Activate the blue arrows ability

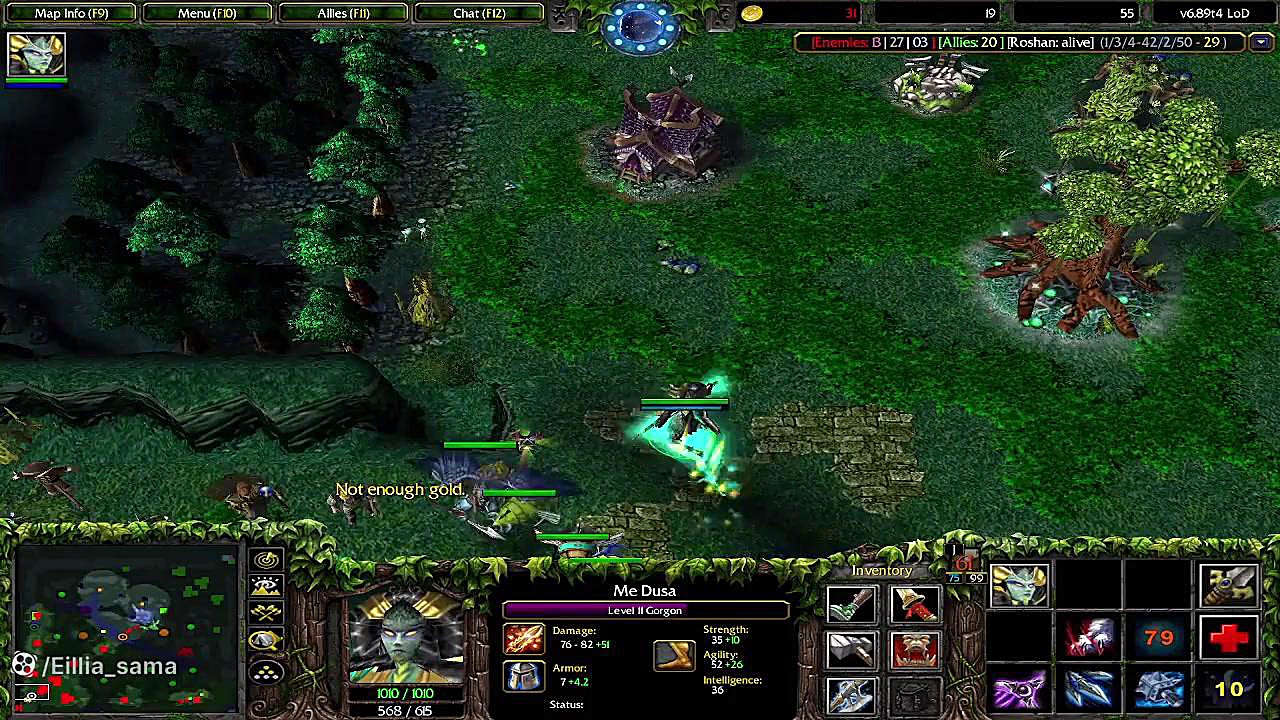pos(1089,690)
